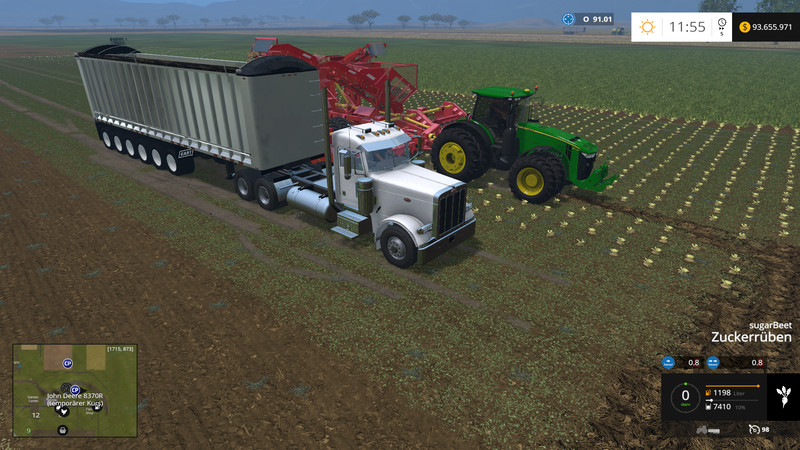This screenshot has height=450, width=800.
Task: Click the truck and trailer schema icon
Action: tap(709, 429)
